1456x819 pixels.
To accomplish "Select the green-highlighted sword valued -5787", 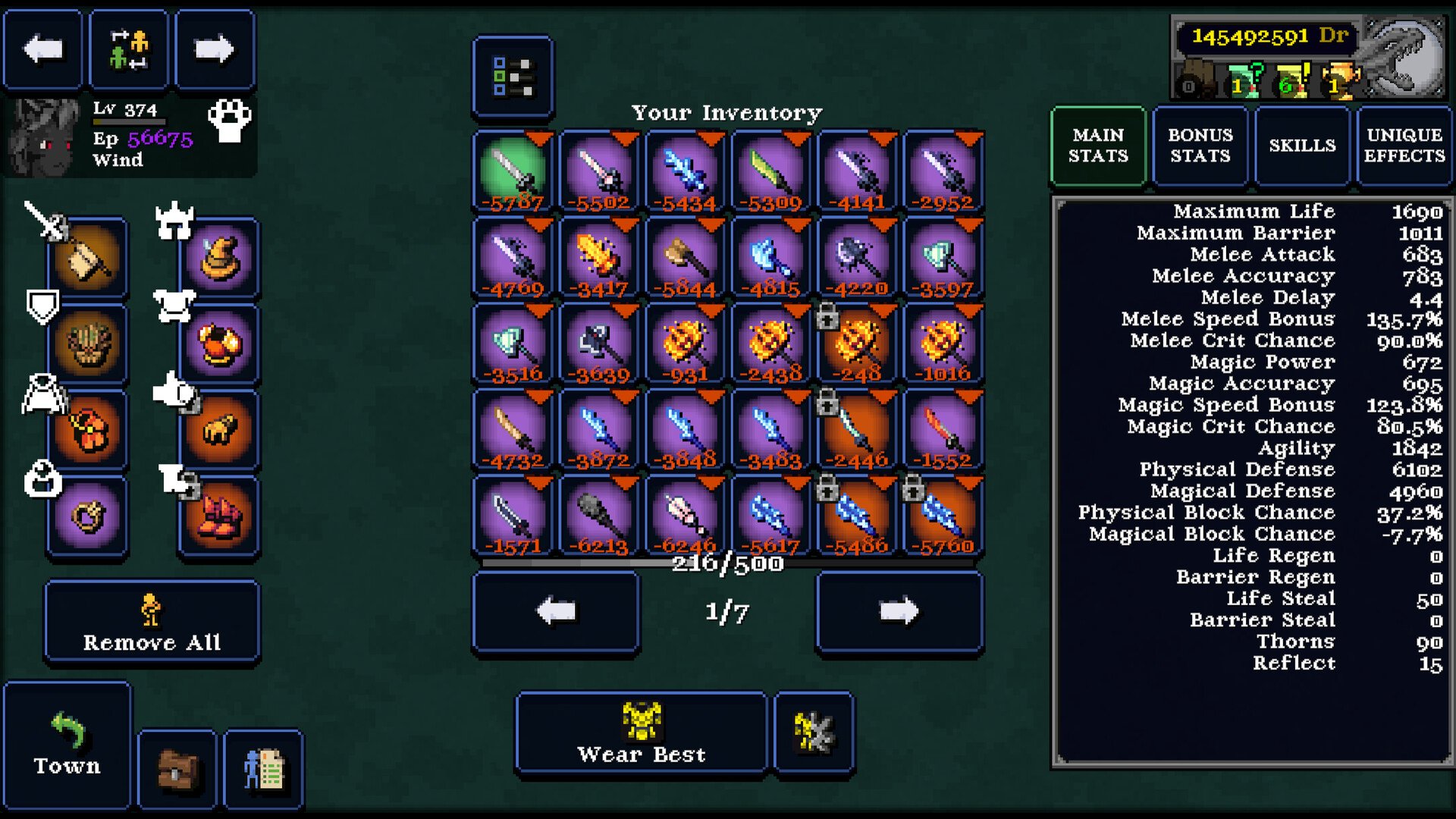I will click(513, 171).
